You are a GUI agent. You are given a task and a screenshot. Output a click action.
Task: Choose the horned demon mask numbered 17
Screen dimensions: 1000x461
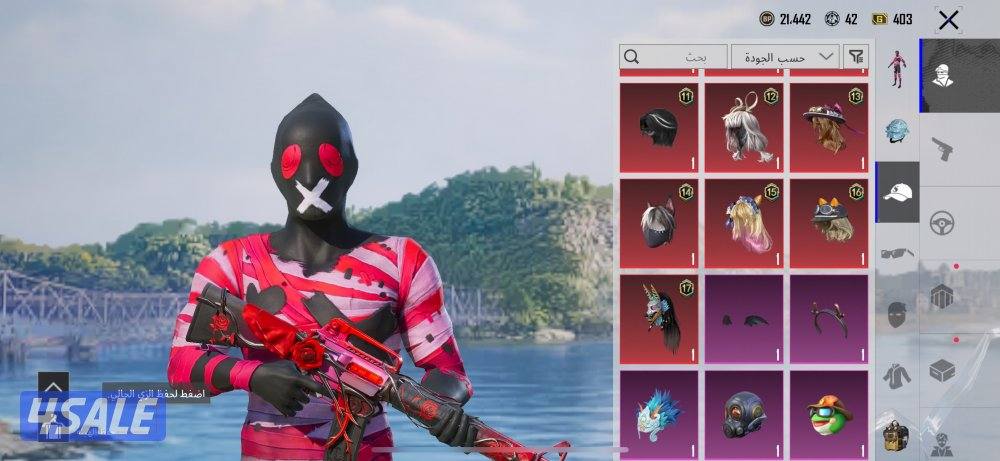coord(659,319)
